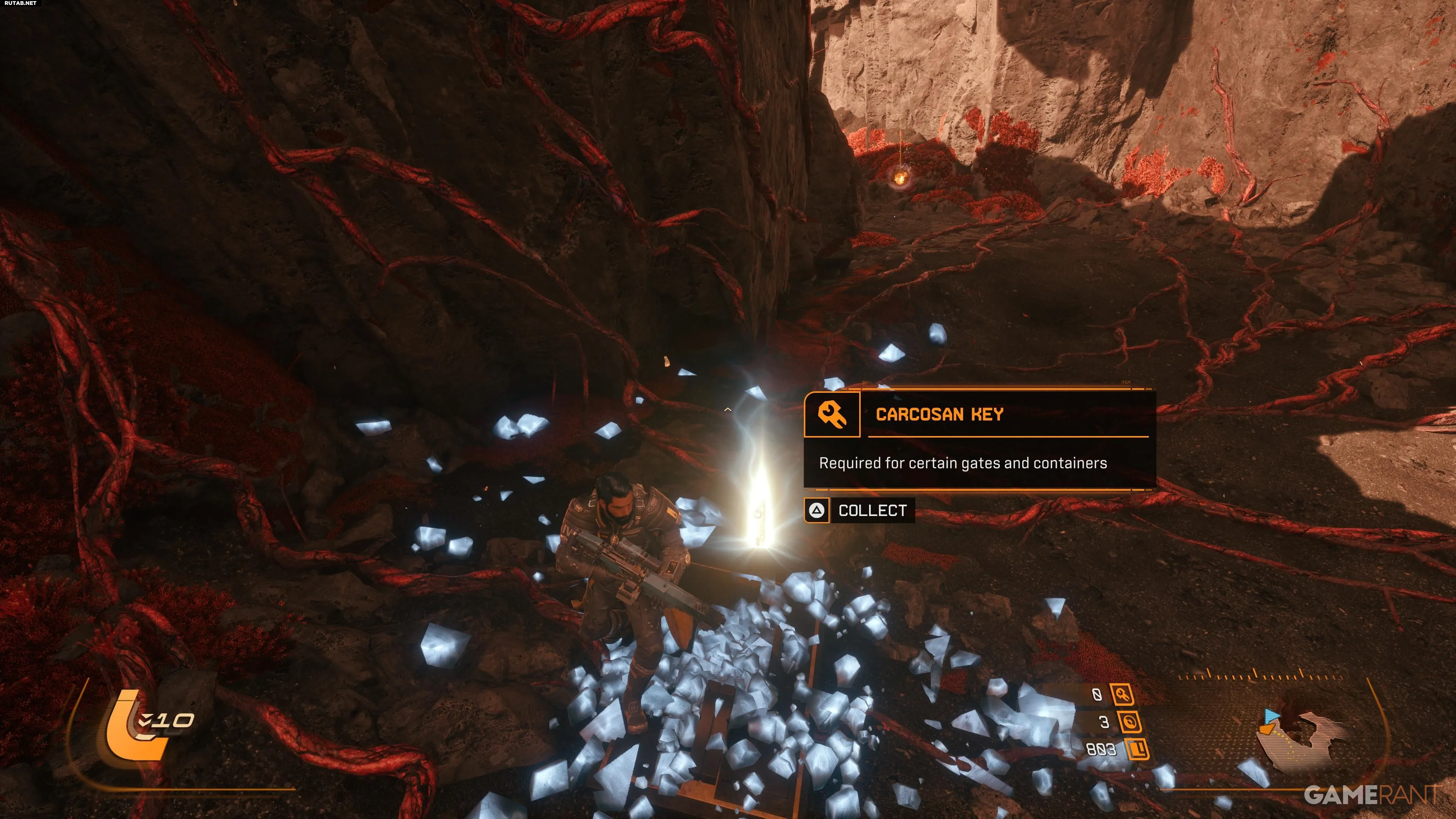
Task: Select the COLLECT label
Action: (872, 510)
